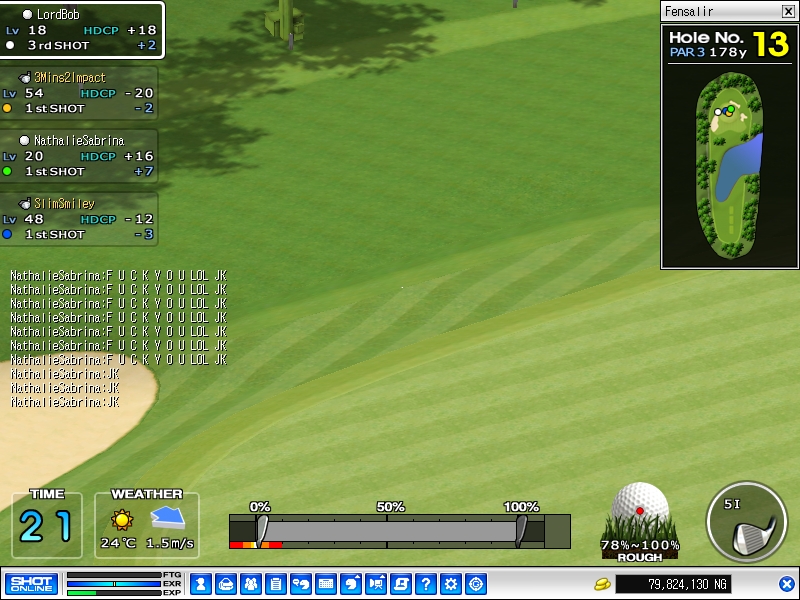Click the camera view icon

point(376,584)
